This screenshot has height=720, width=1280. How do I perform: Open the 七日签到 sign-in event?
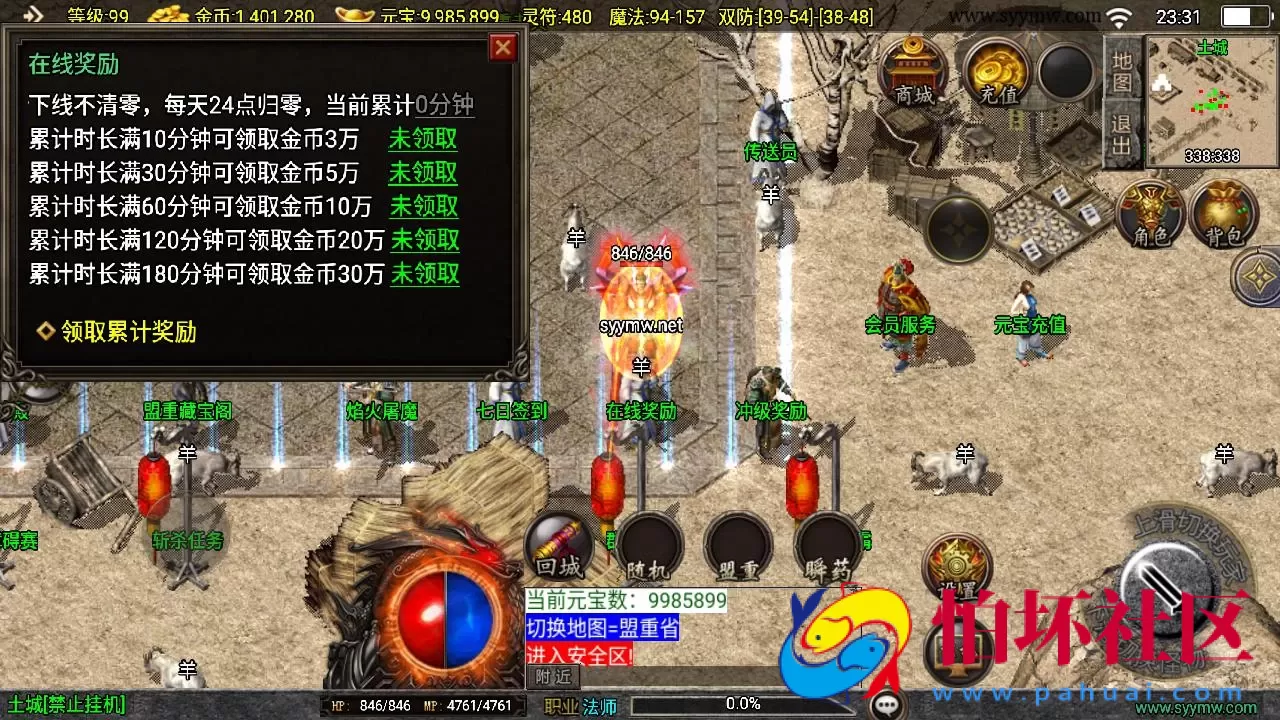512,410
